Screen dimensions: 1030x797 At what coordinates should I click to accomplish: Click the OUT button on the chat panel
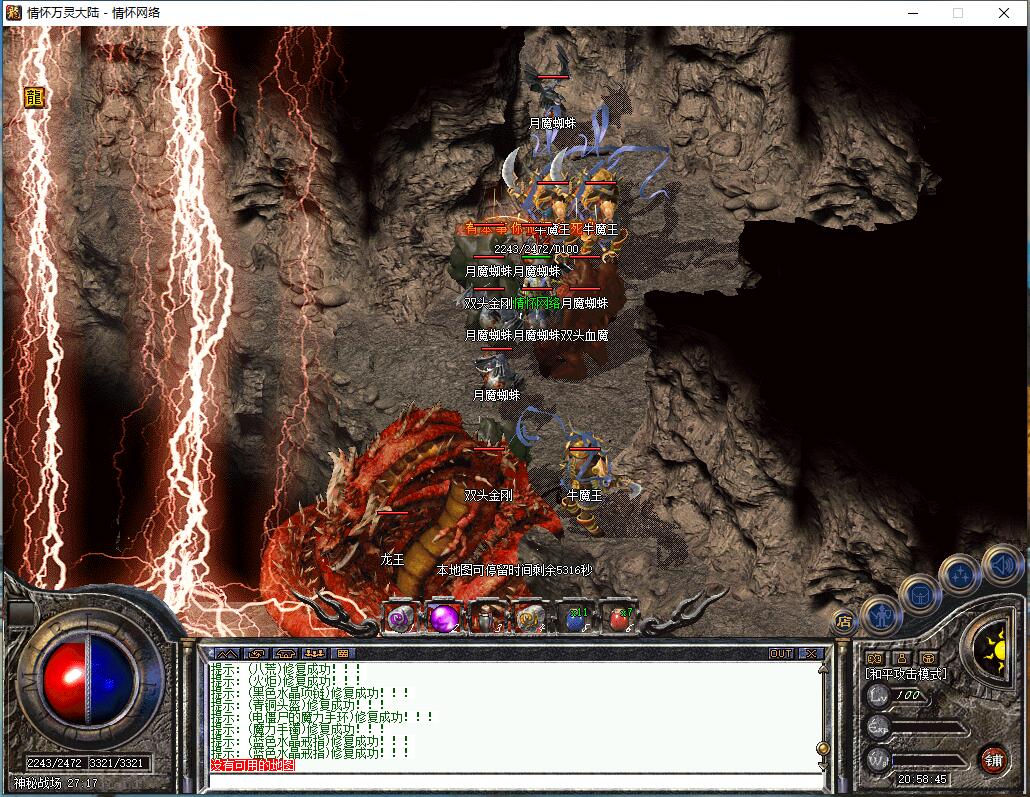point(781,653)
